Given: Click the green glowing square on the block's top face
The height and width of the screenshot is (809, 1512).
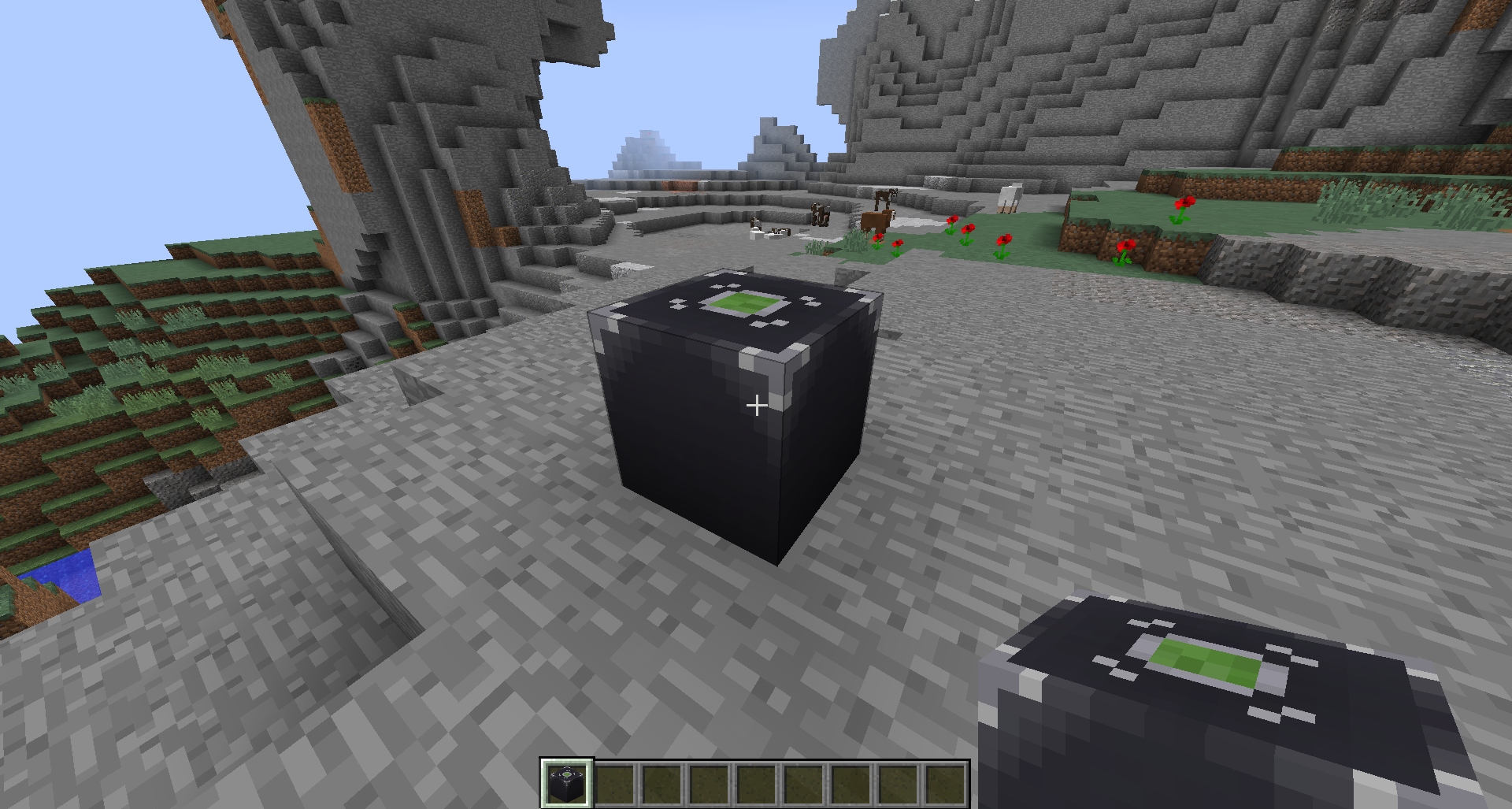Looking at the screenshot, I should 744,302.
